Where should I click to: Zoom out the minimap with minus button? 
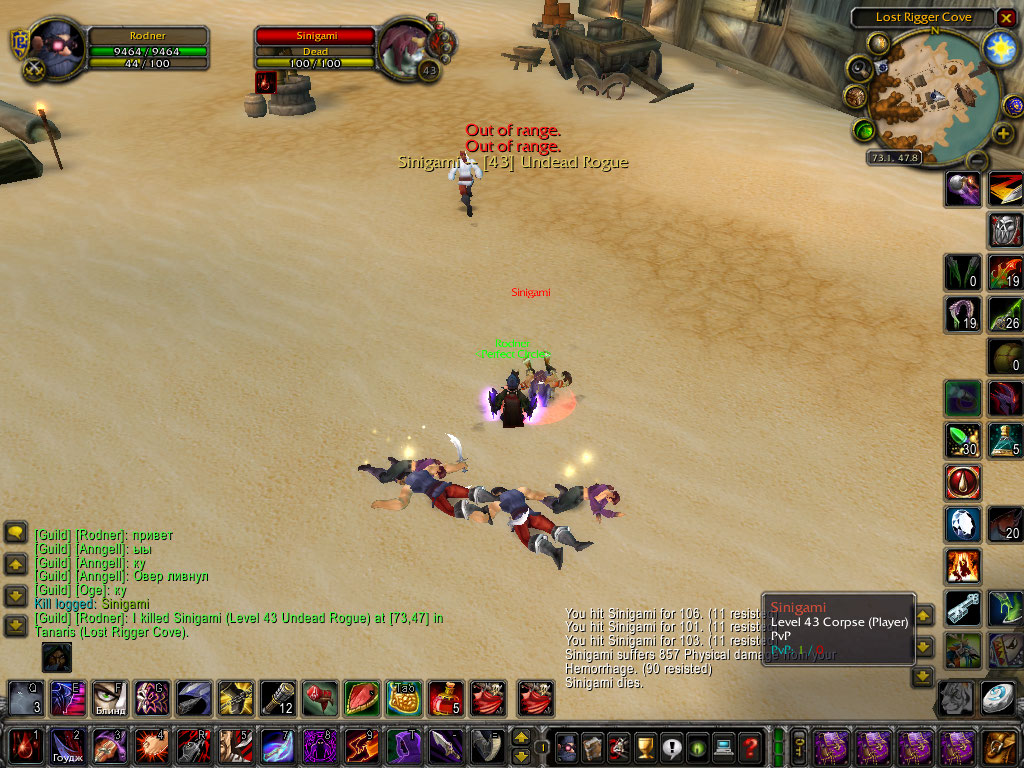click(x=977, y=160)
